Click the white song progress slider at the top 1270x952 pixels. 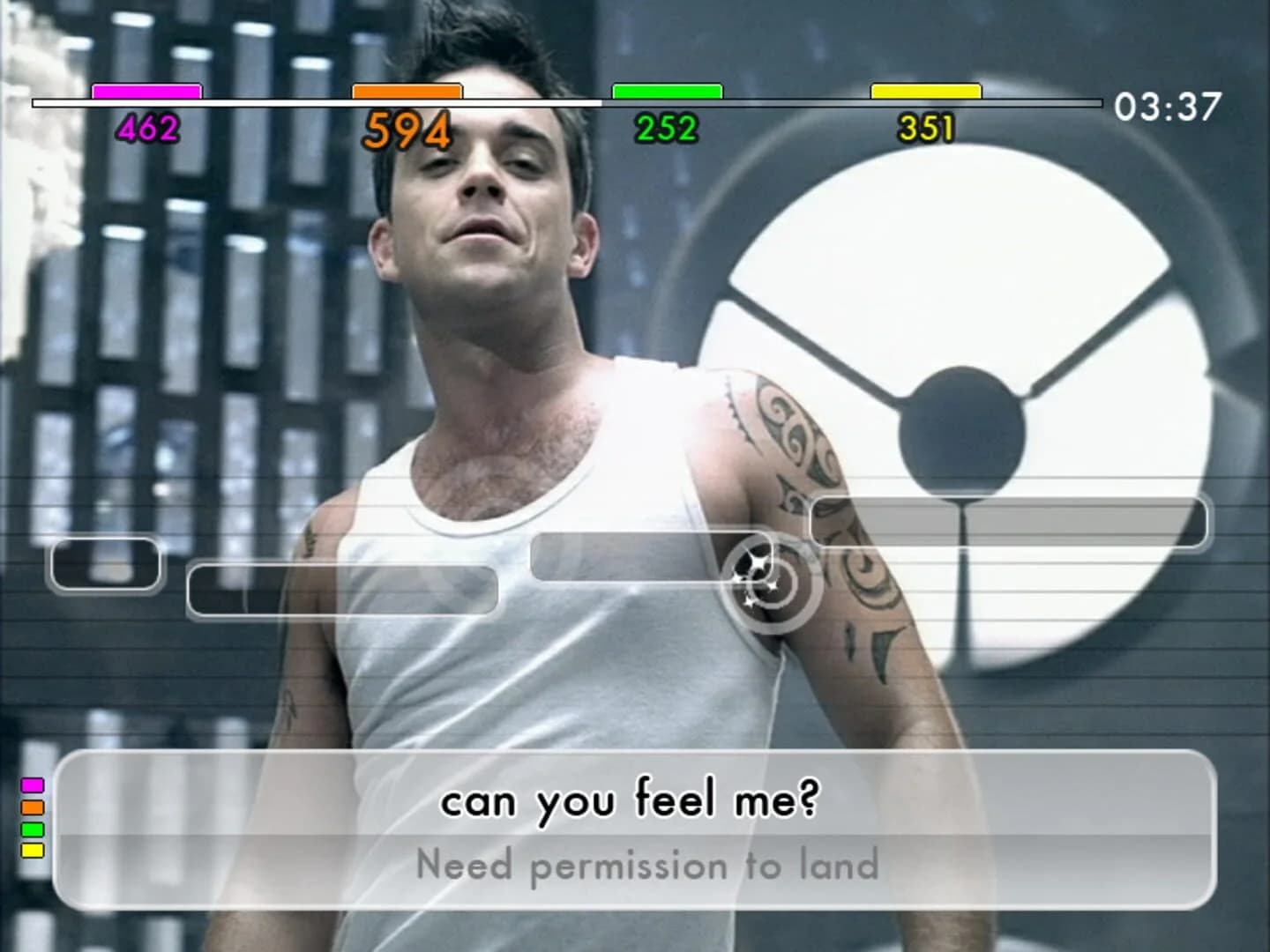[564, 103]
